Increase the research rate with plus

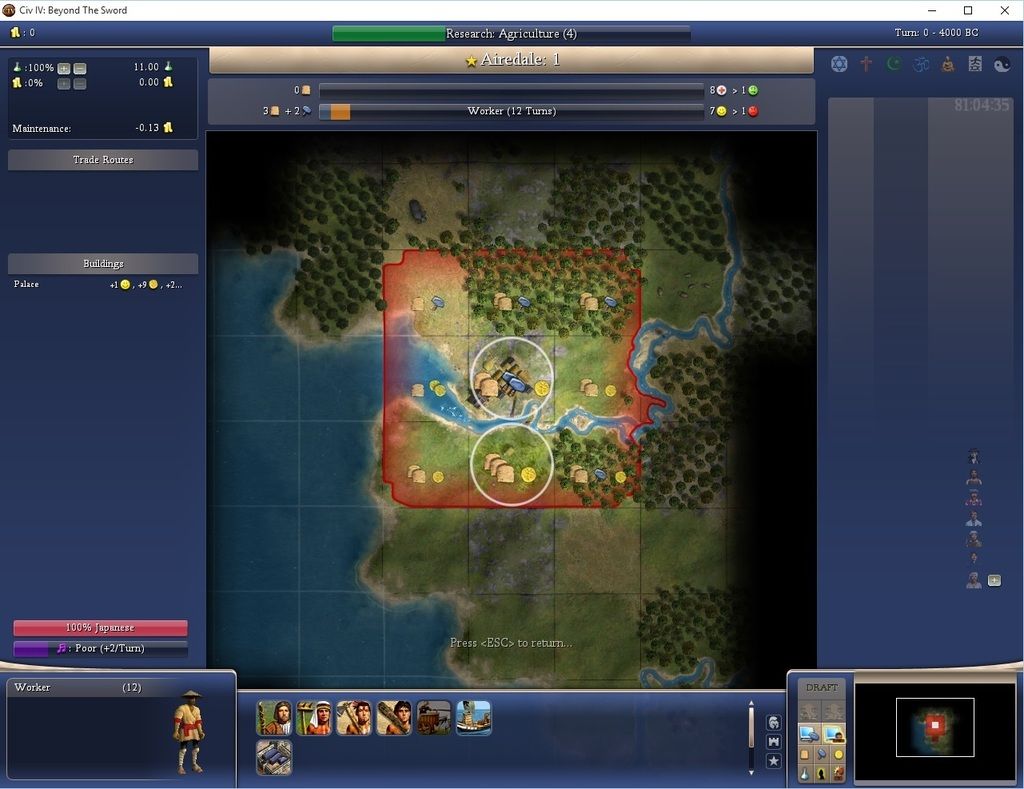coord(64,68)
